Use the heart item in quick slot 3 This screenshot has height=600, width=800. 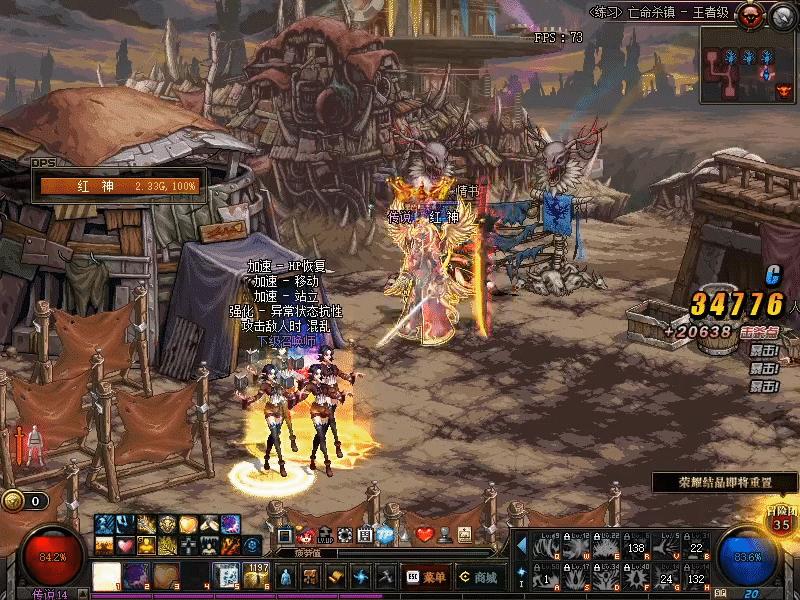[x=166, y=577]
